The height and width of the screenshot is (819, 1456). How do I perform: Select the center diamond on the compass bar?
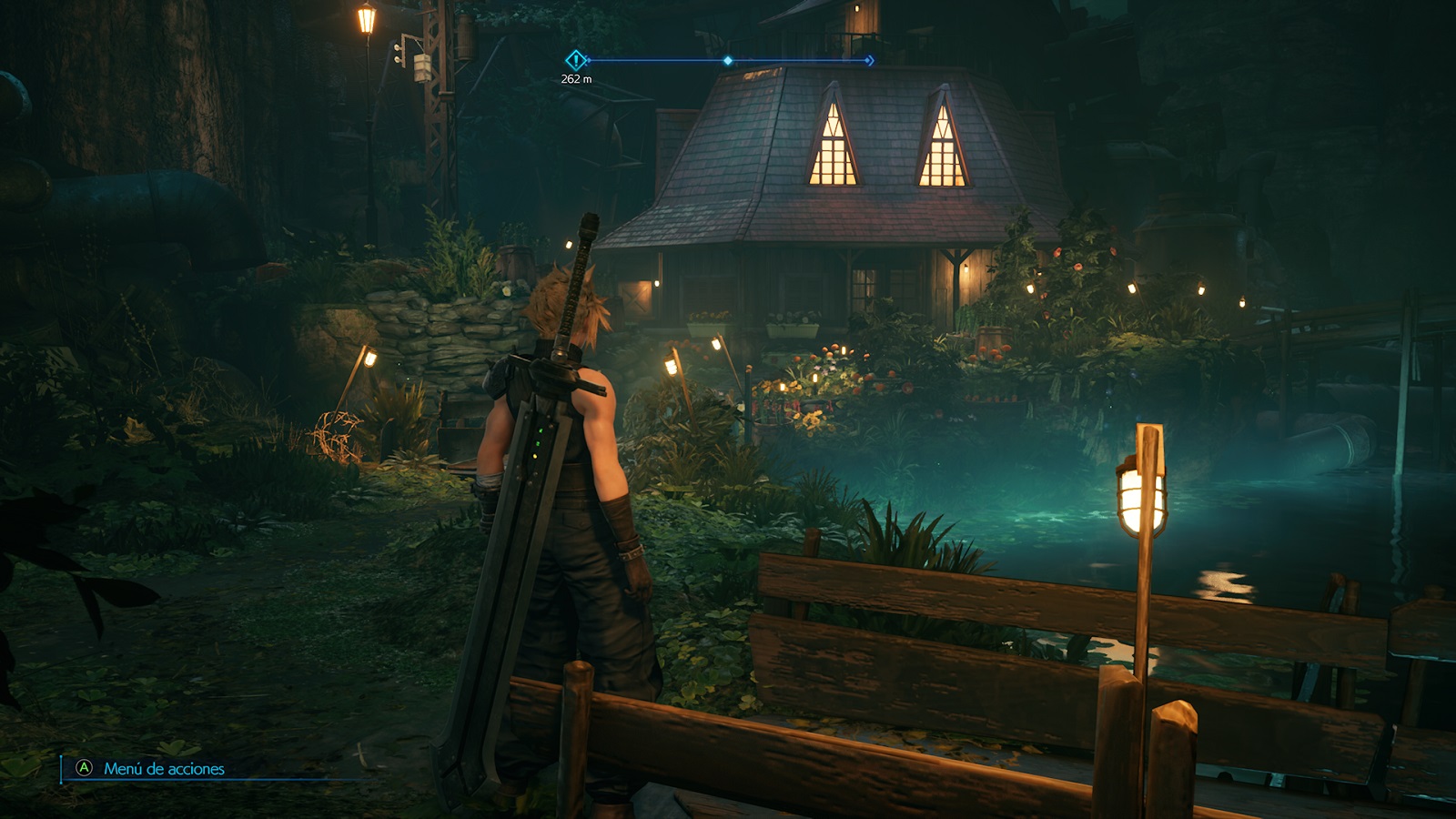727,61
